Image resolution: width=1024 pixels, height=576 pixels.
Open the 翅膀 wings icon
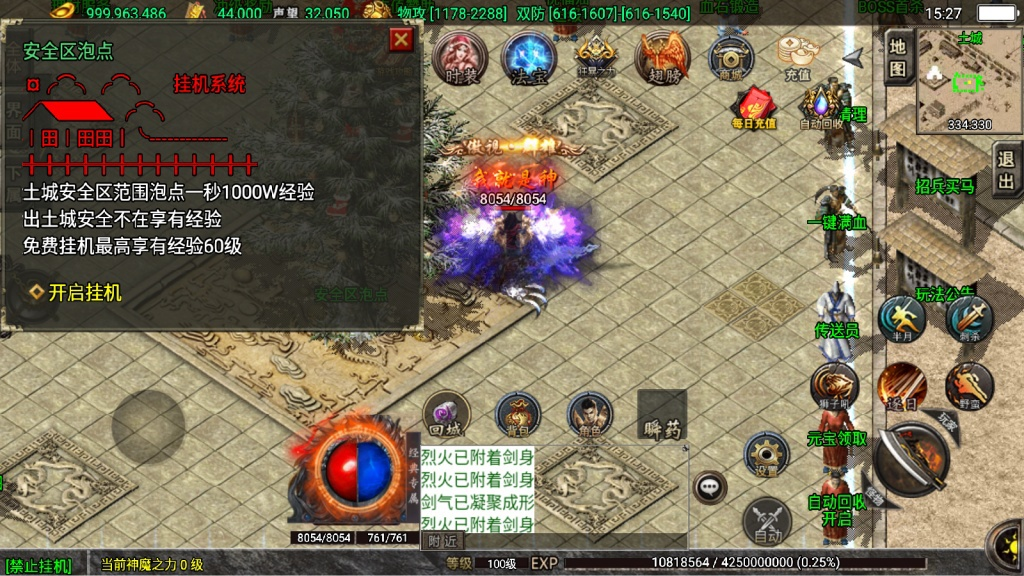[x=664, y=57]
